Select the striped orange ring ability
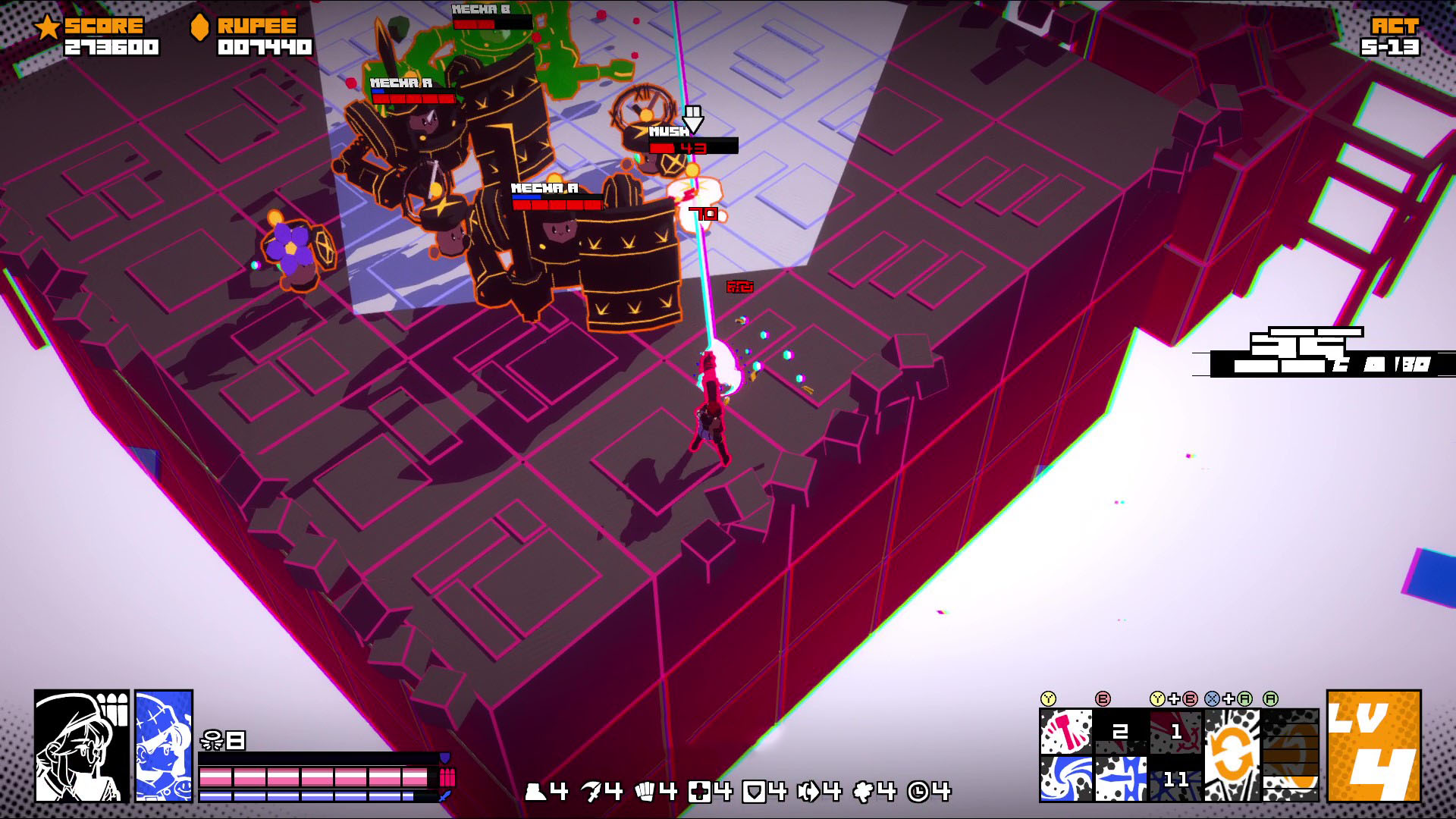1456x819 pixels. pyautogui.click(x=1291, y=755)
